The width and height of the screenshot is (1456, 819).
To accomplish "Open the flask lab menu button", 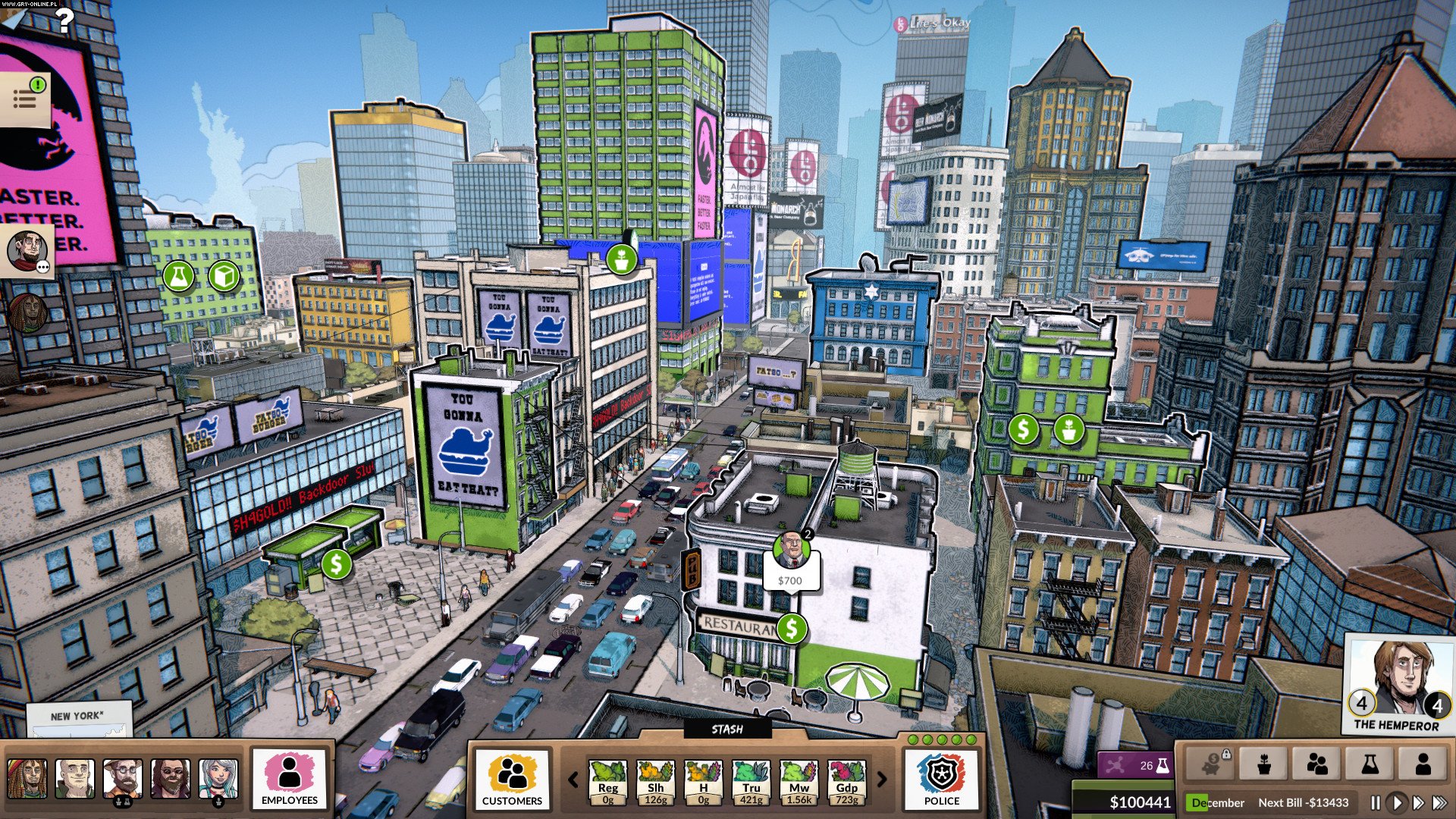I will [x=1370, y=764].
